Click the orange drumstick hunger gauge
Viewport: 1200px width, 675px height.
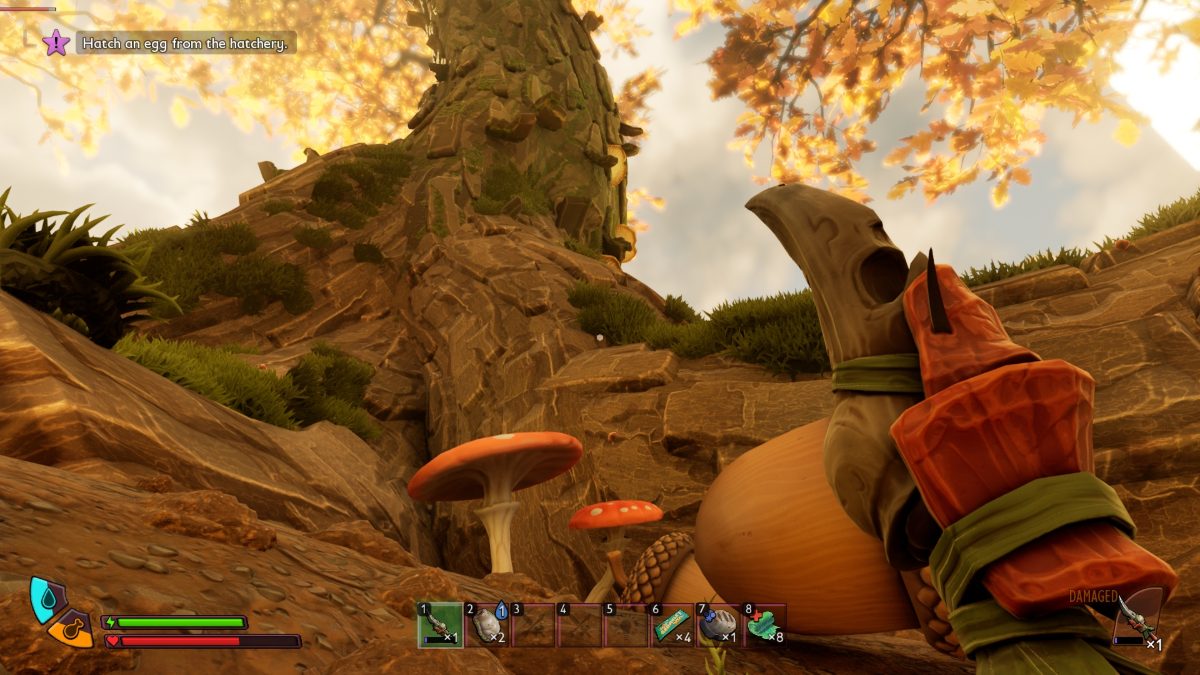[x=72, y=630]
